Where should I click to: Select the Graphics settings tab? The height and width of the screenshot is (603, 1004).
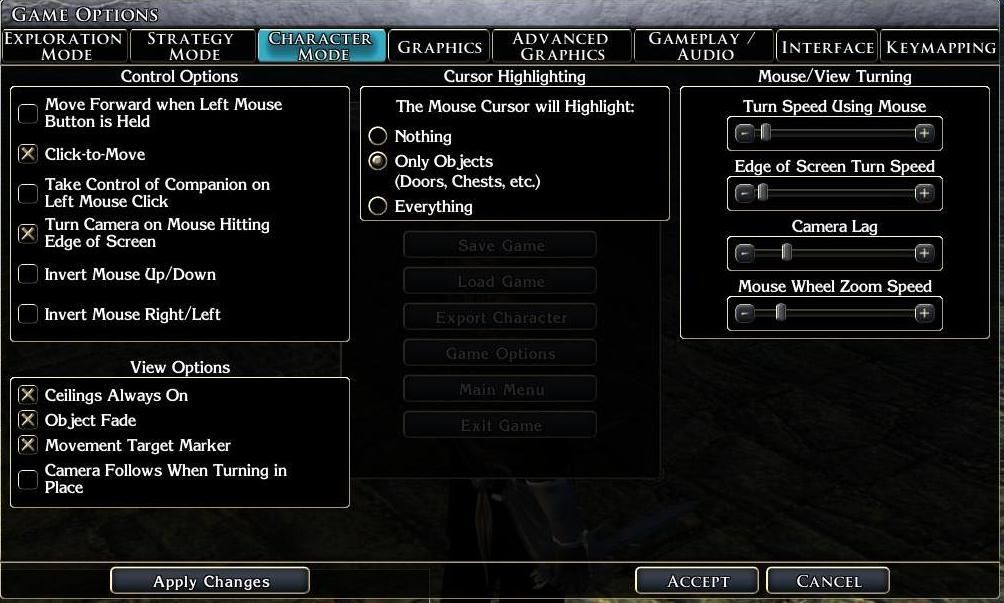pyautogui.click(x=440, y=47)
